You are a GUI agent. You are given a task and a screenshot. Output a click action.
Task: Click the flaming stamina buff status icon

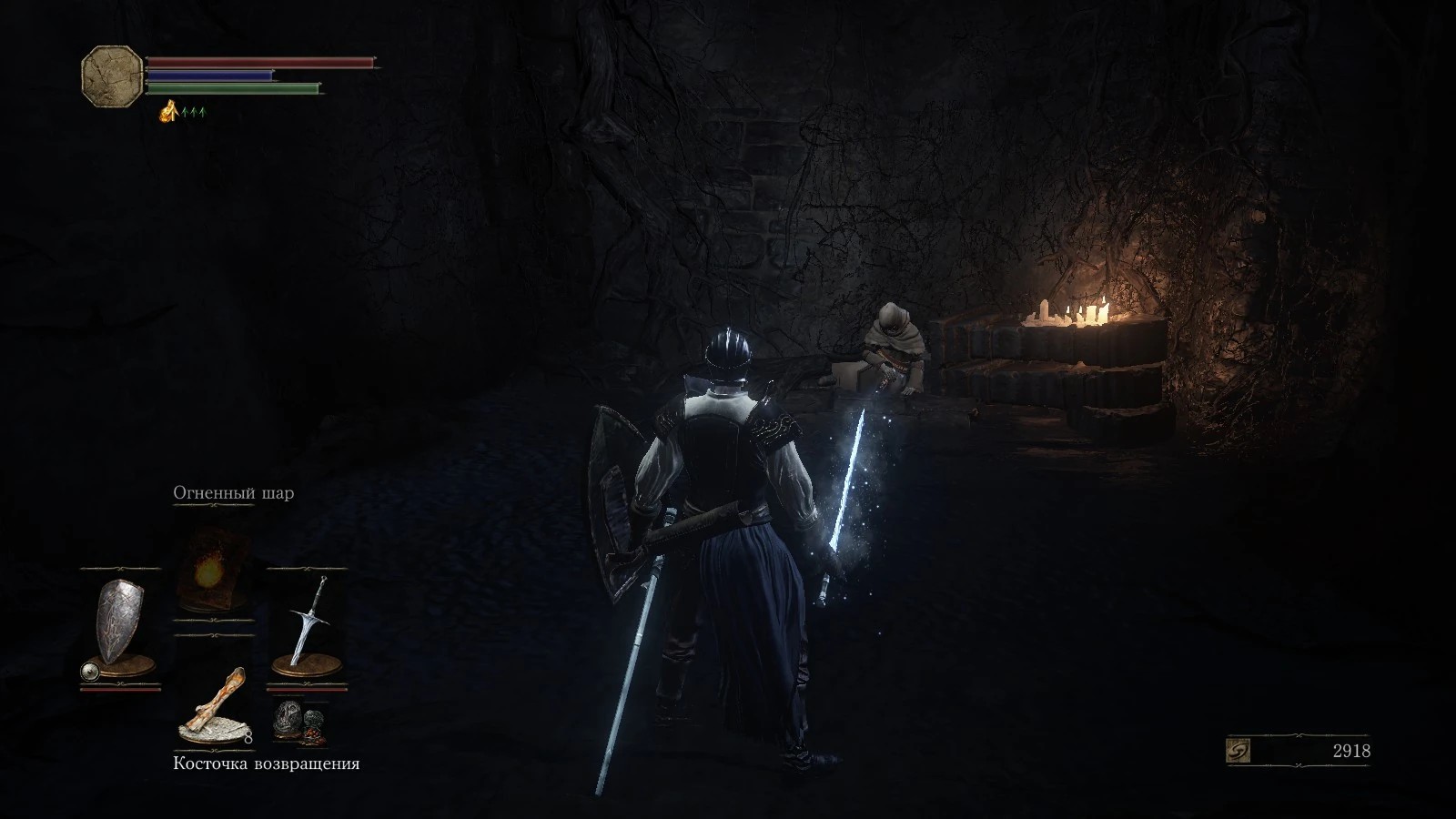[168, 112]
